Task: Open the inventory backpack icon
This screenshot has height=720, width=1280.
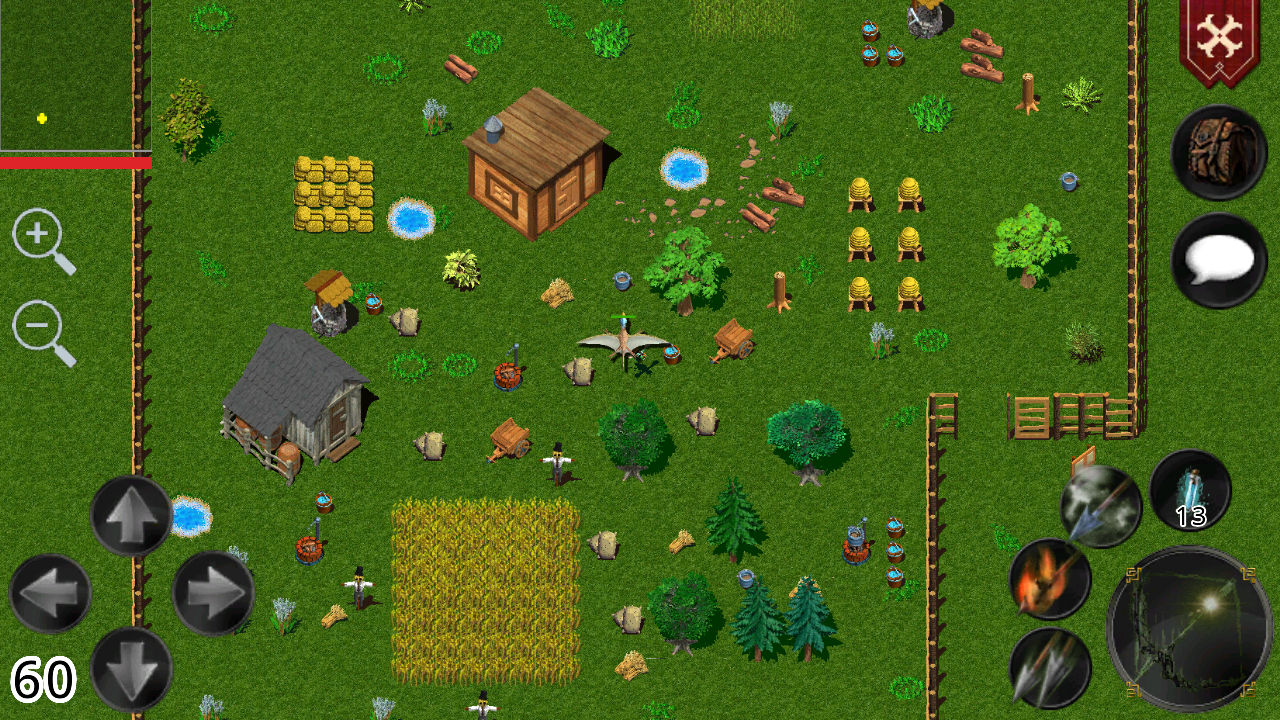Action: (1218, 151)
